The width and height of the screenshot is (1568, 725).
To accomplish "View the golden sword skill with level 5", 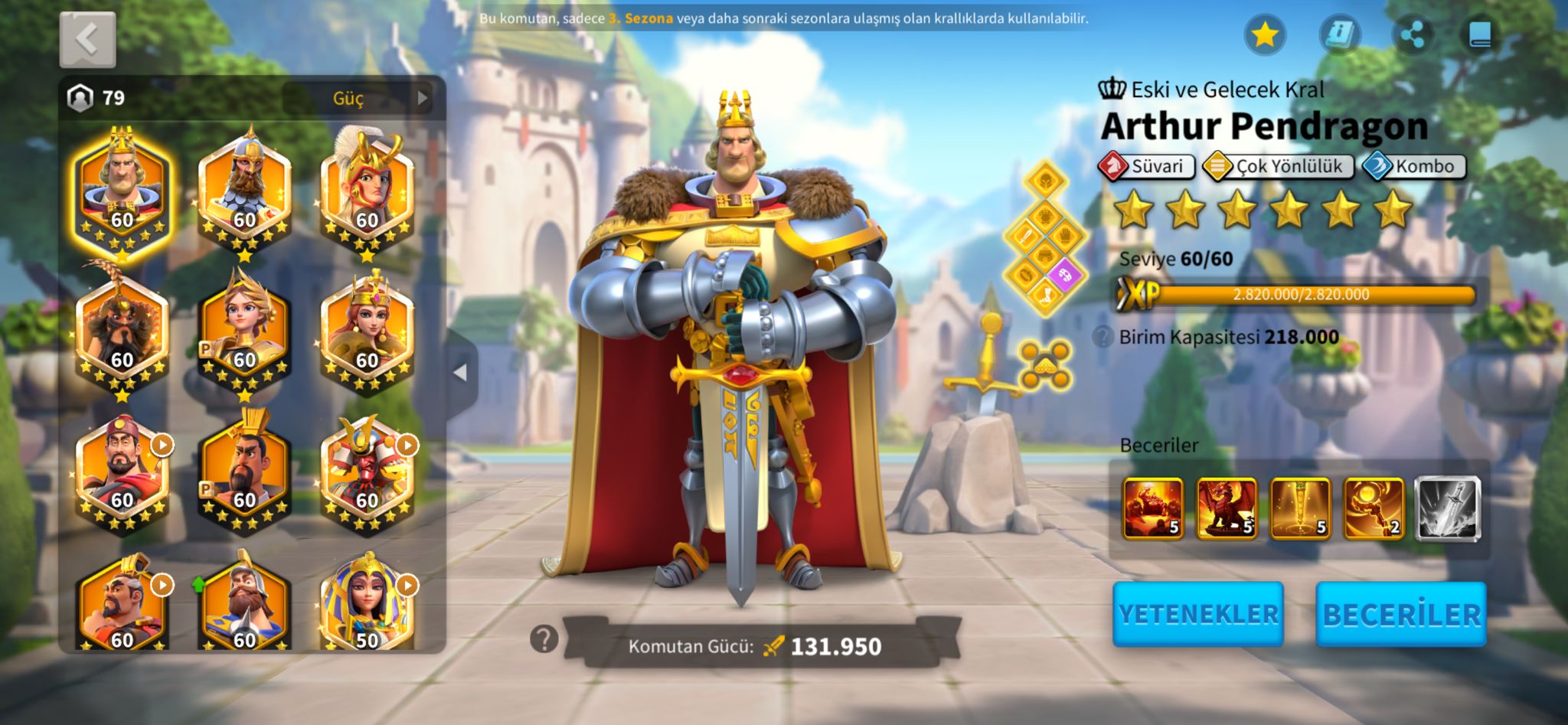I will click(1300, 508).
